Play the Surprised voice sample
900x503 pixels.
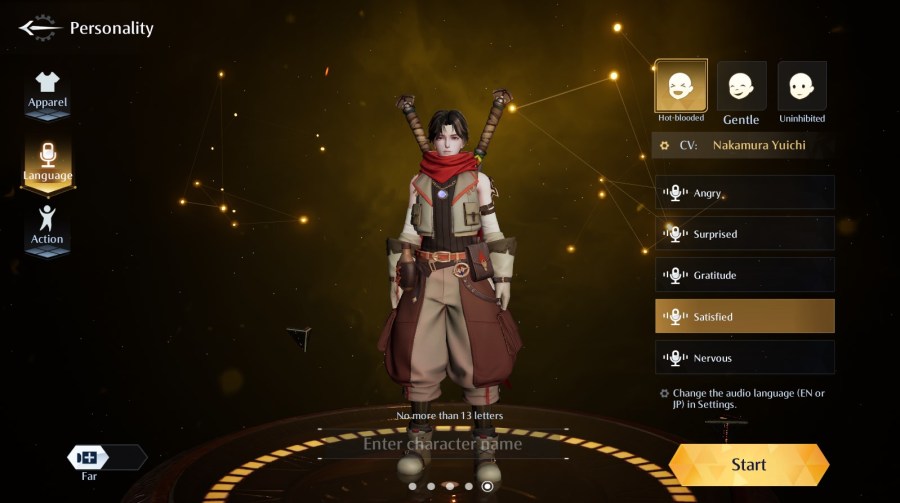tap(744, 234)
